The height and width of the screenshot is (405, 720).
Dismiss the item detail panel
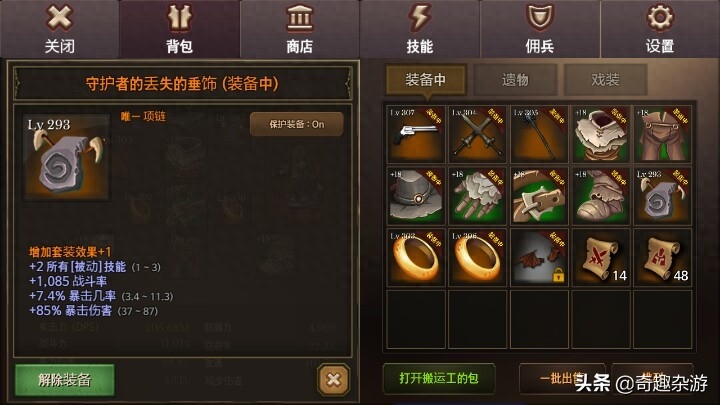tap(333, 380)
